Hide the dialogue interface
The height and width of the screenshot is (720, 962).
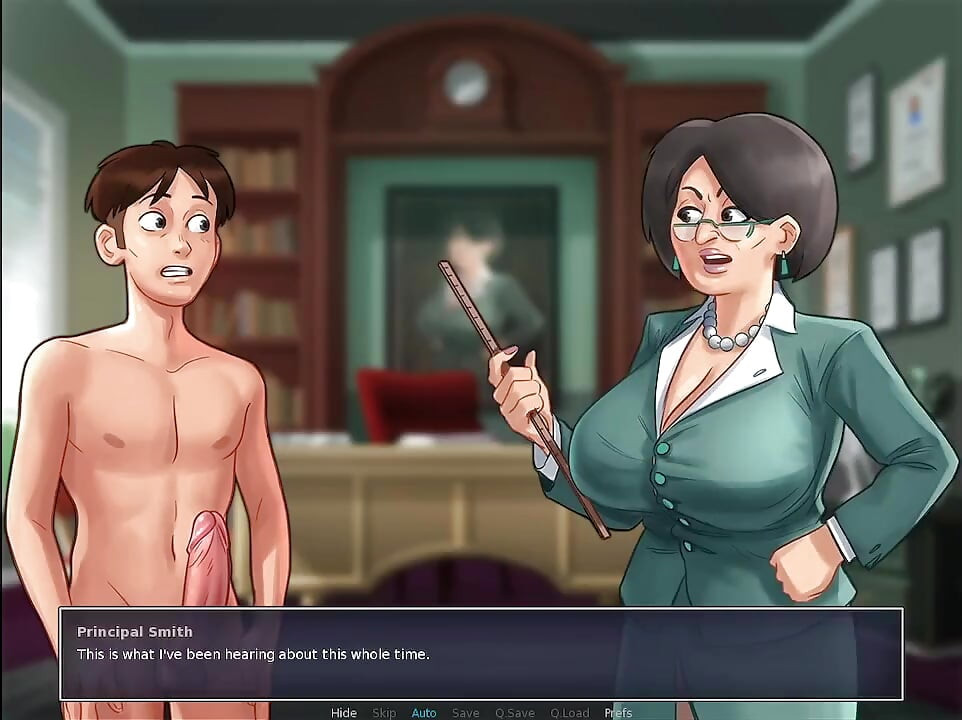[343, 712]
